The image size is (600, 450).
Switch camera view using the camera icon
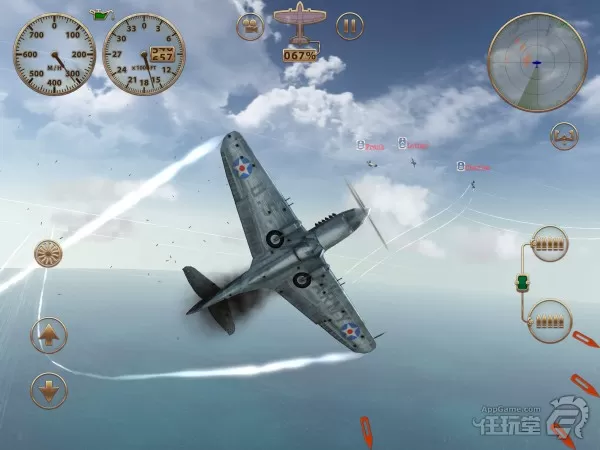point(250,26)
